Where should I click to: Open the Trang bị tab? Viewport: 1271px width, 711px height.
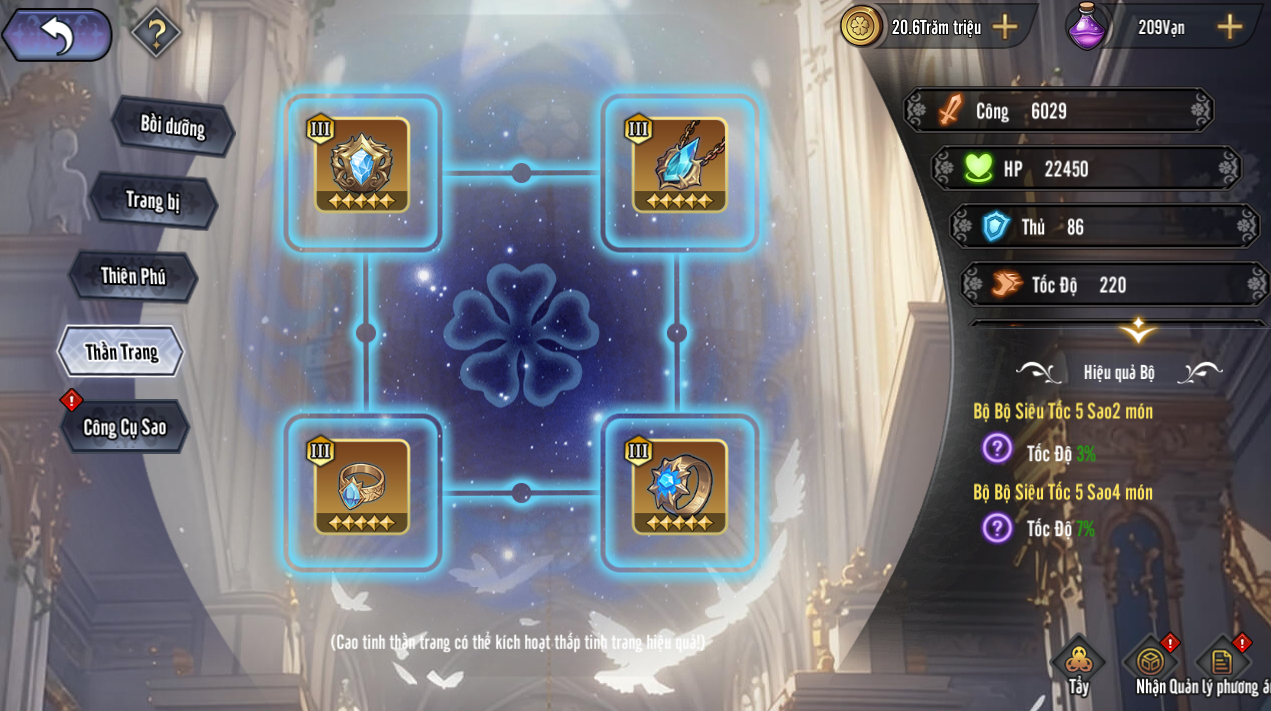153,200
